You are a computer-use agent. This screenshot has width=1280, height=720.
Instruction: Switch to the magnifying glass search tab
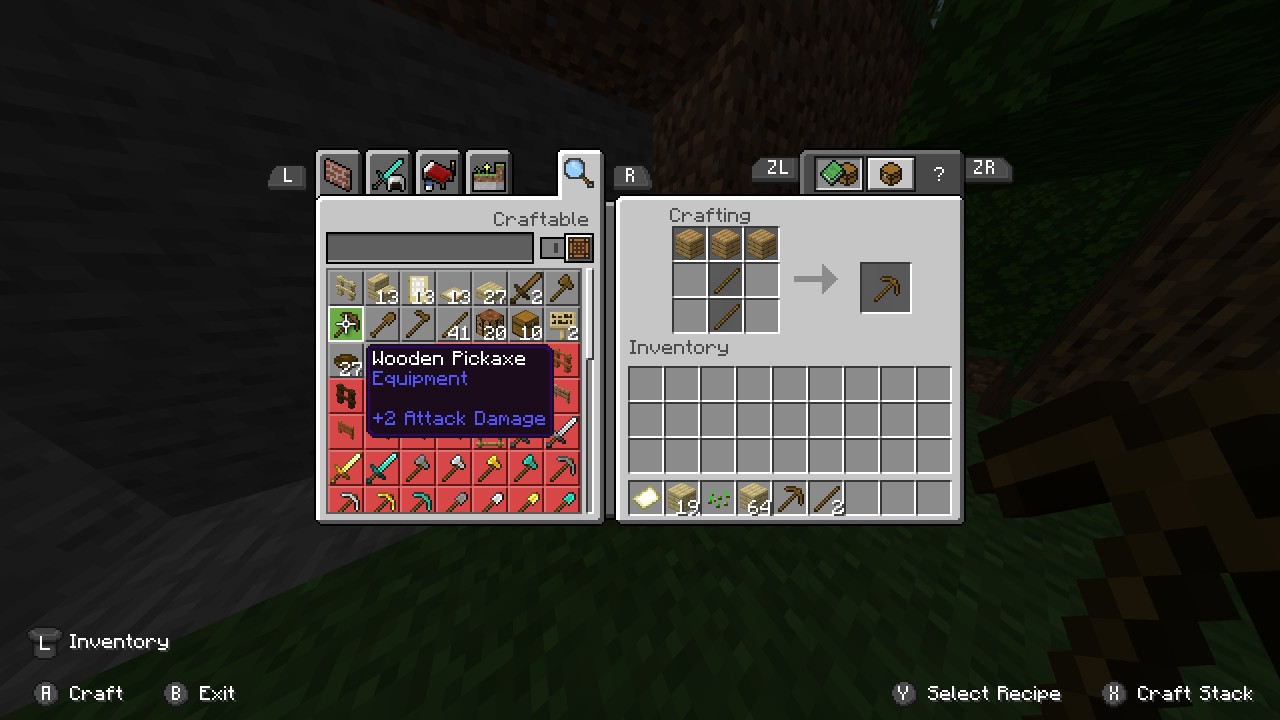click(579, 173)
